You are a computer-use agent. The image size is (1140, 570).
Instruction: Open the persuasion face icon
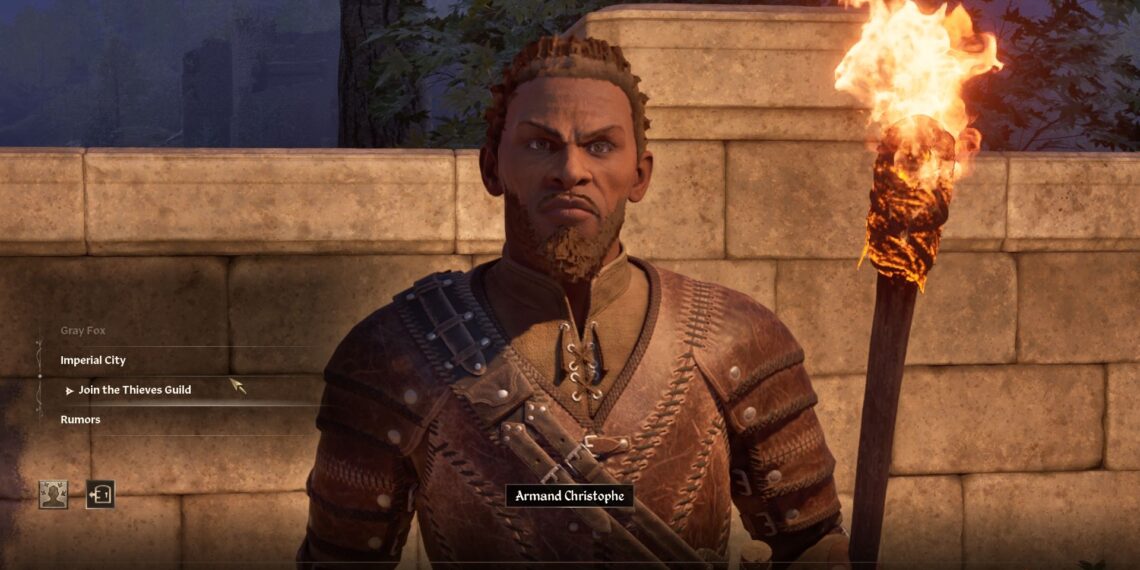point(53,494)
